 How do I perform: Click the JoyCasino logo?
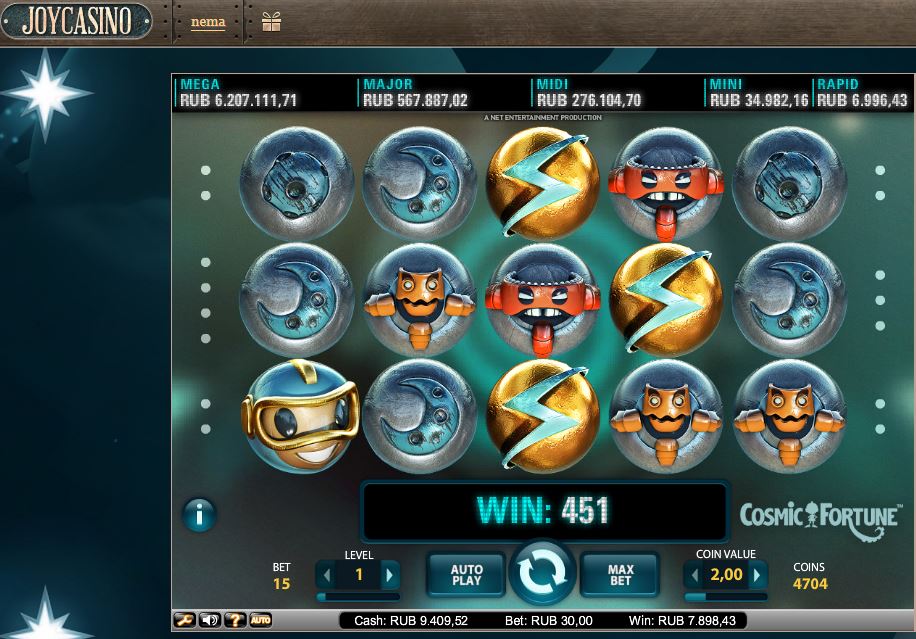(76, 20)
